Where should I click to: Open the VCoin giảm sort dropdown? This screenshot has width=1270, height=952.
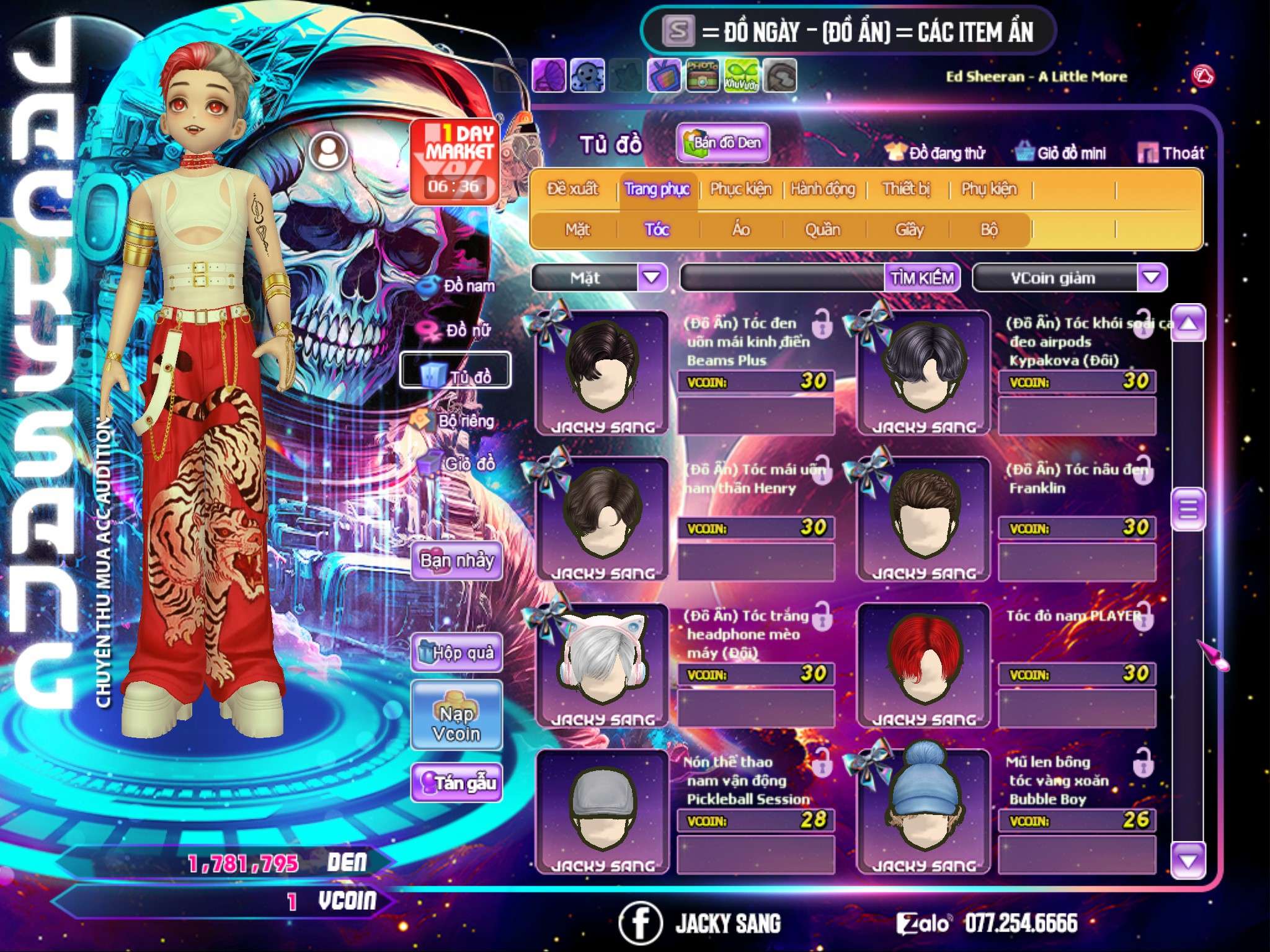1152,278
